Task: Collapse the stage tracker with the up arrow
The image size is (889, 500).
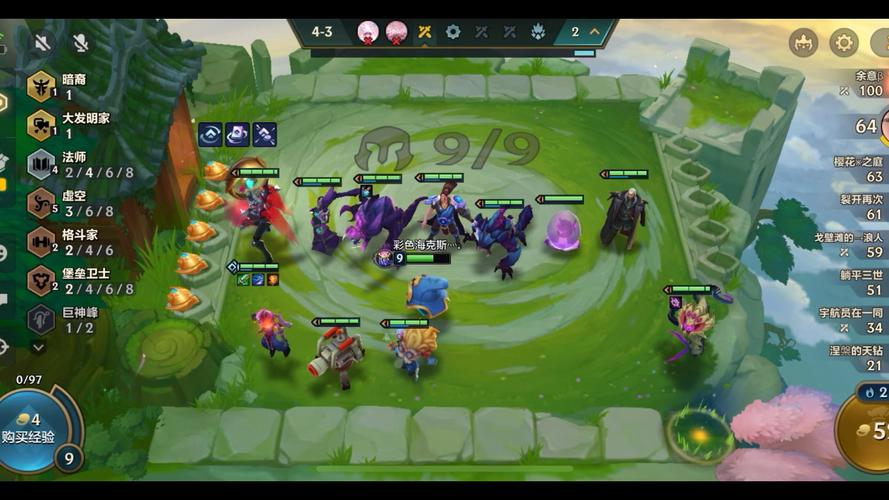Action: click(x=595, y=31)
